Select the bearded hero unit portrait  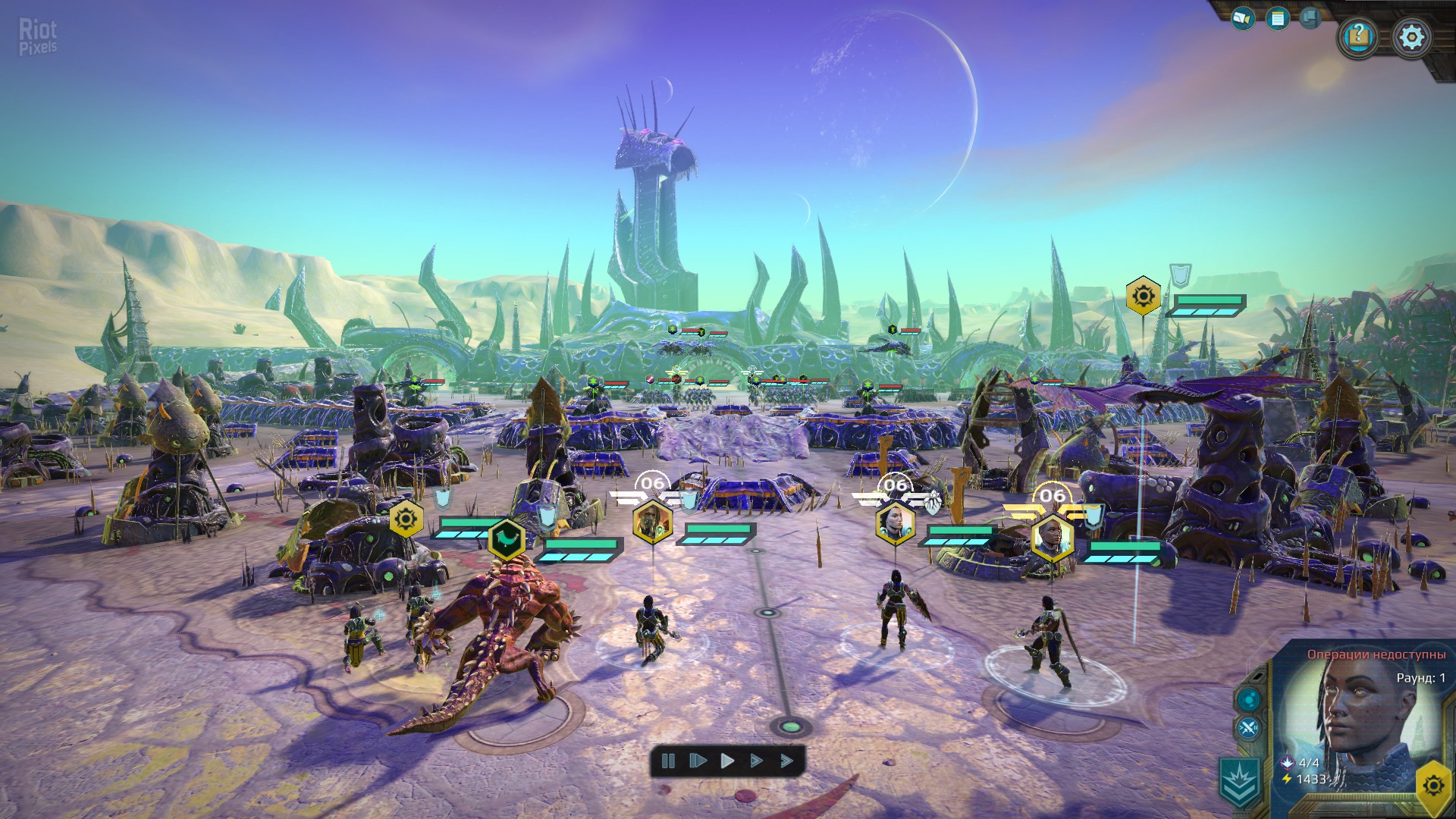[652, 522]
